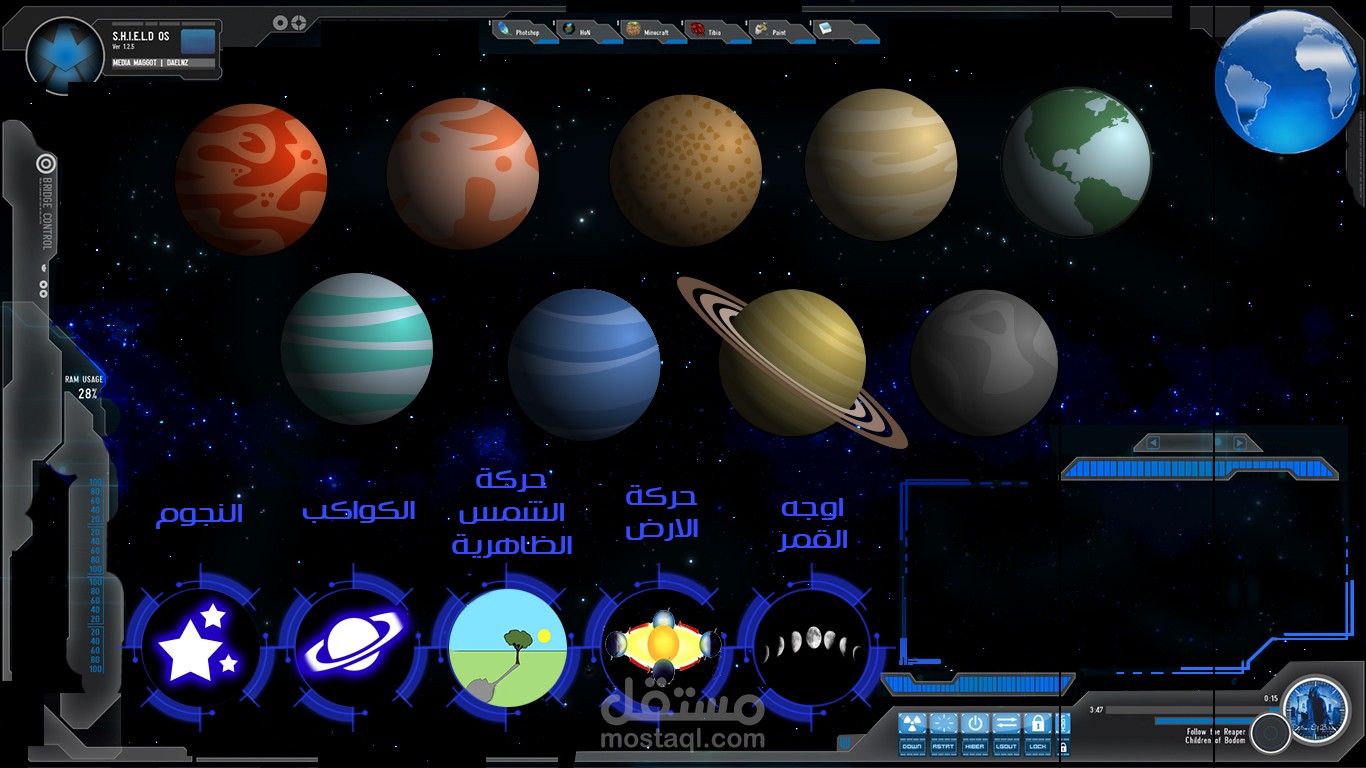
Task: Activate the RSTRT restart button
Action: [943, 732]
